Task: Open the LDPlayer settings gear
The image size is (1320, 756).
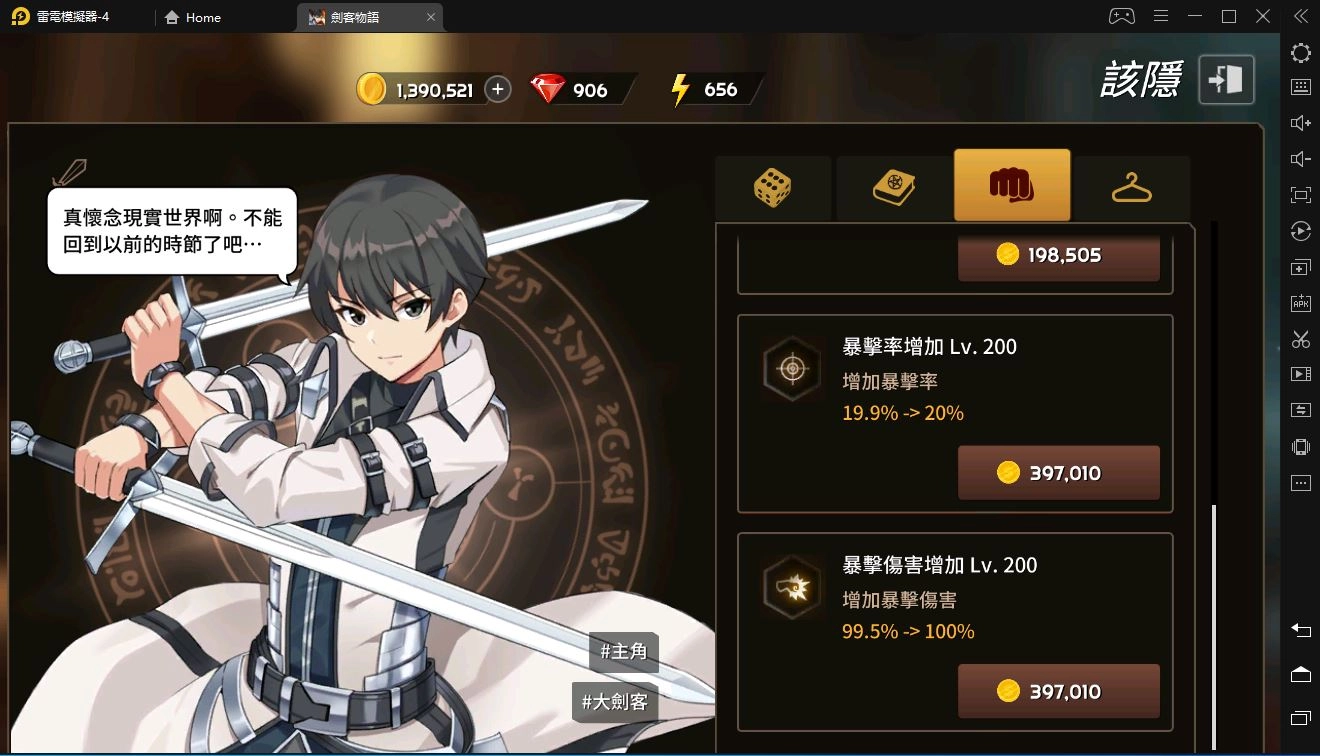Action: 1300,52
